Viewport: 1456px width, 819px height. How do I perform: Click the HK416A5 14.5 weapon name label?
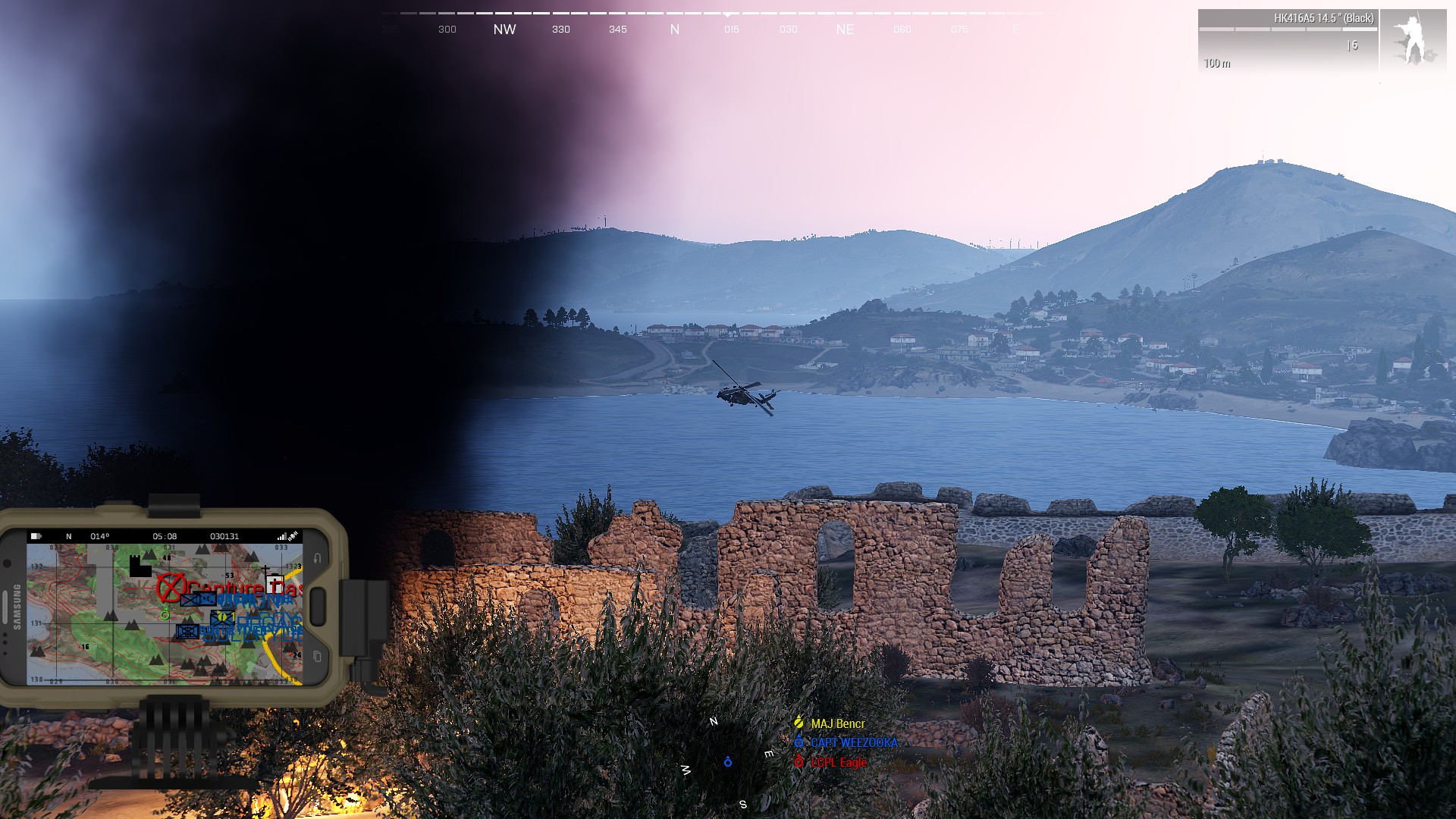click(x=1324, y=17)
